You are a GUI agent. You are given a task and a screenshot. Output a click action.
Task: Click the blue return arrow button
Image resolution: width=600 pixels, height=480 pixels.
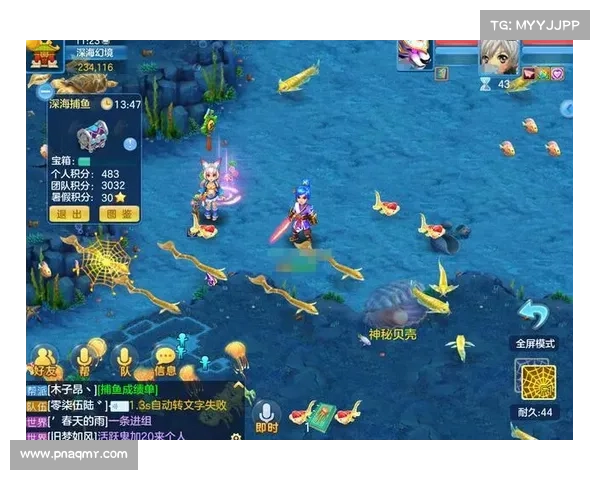click(534, 313)
